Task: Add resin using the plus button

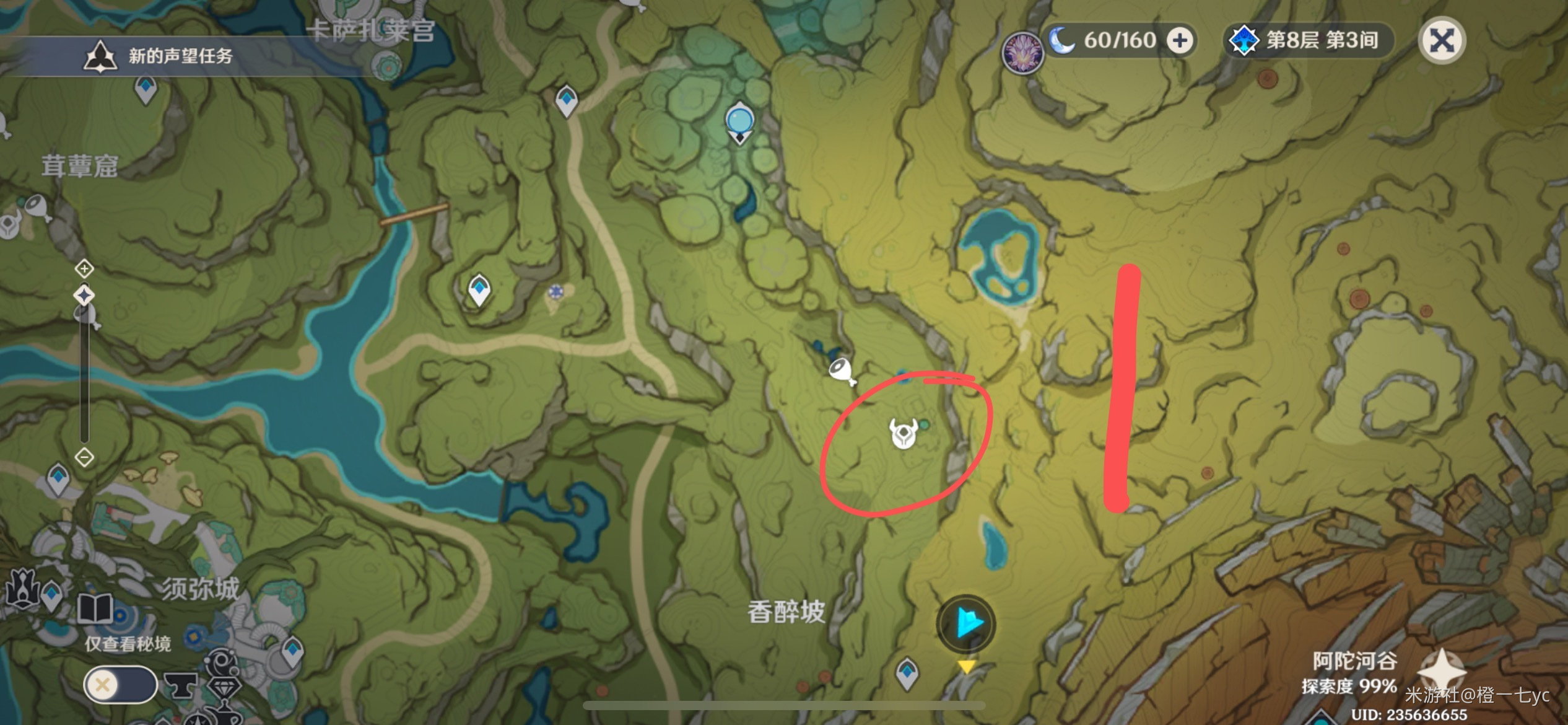Action: pyautogui.click(x=1180, y=41)
